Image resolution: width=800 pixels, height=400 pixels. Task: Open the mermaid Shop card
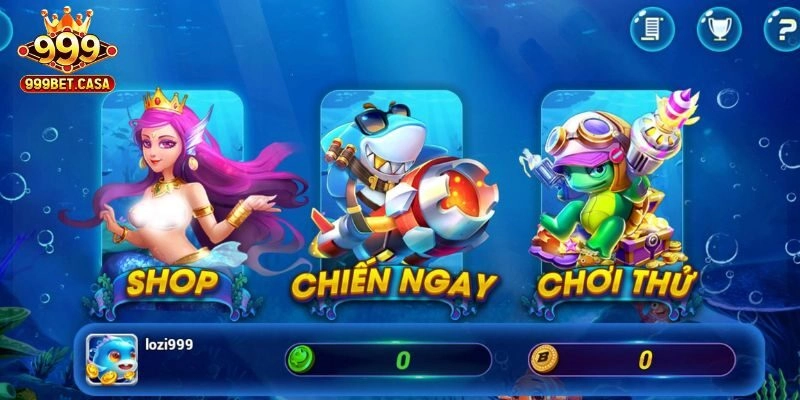click(x=172, y=200)
